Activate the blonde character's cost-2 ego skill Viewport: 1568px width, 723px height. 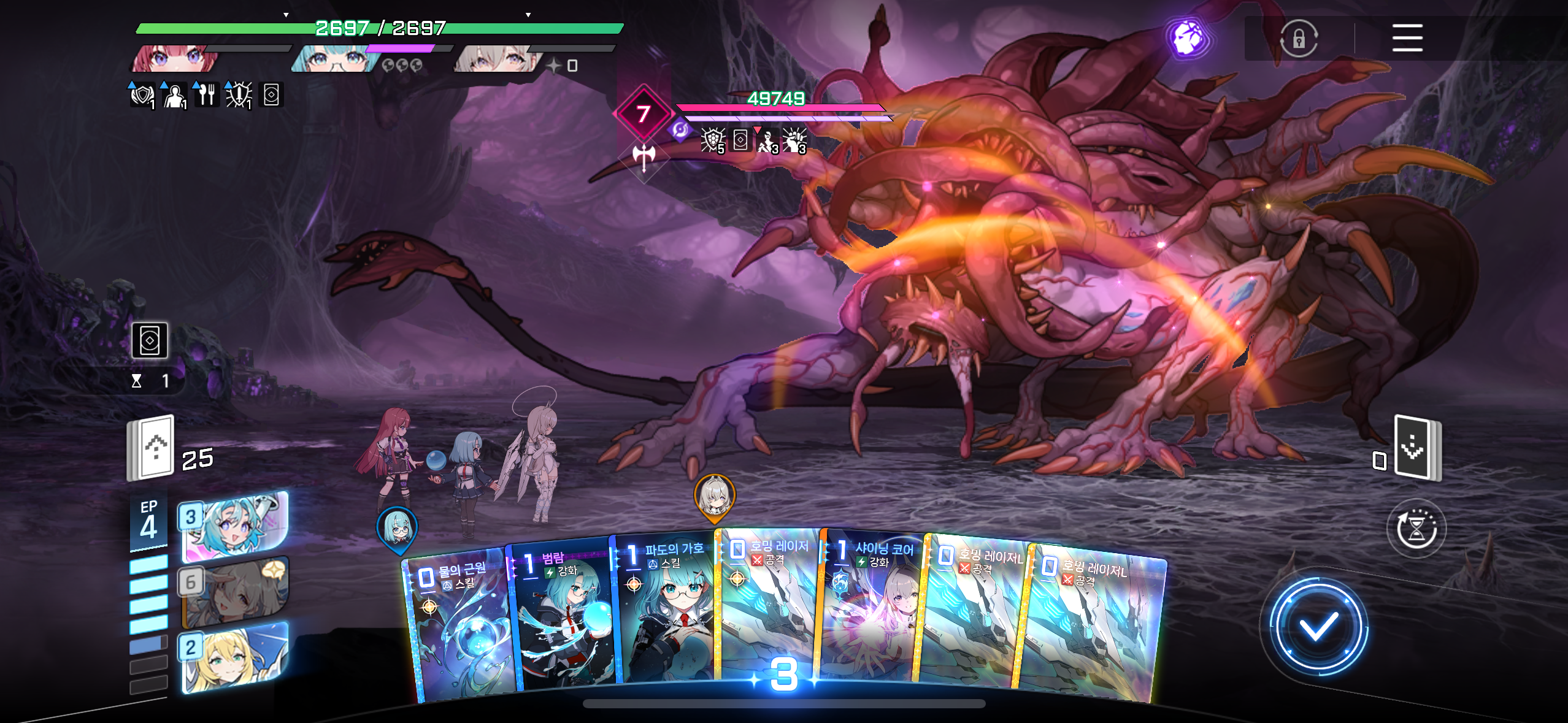point(235,657)
